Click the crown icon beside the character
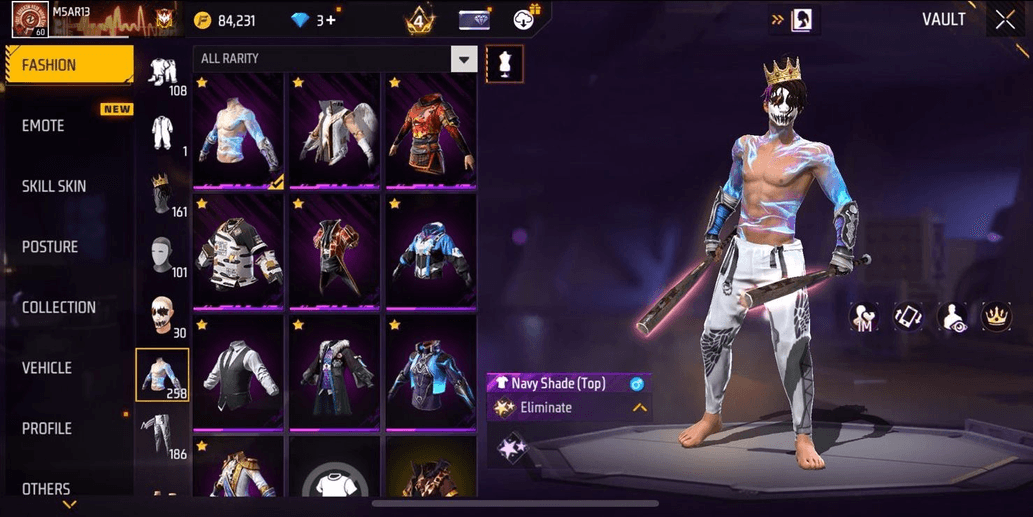The width and height of the screenshot is (1033, 517). [x=996, y=317]
